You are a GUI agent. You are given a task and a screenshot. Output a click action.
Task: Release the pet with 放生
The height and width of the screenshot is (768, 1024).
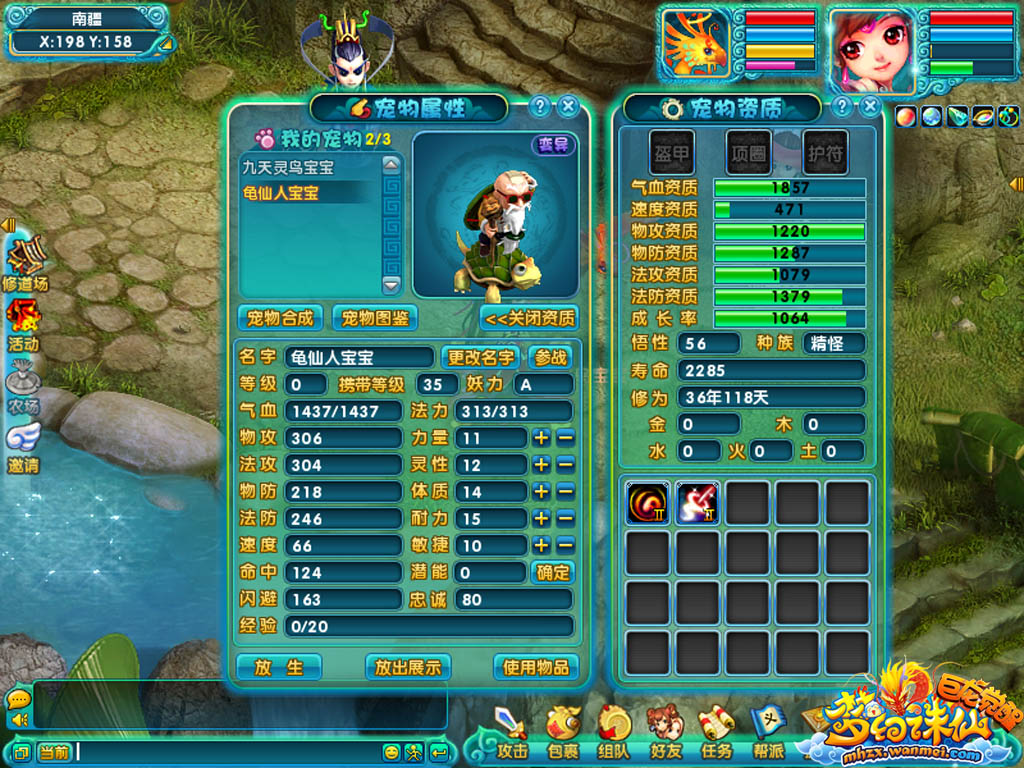[x=278, y=667]
